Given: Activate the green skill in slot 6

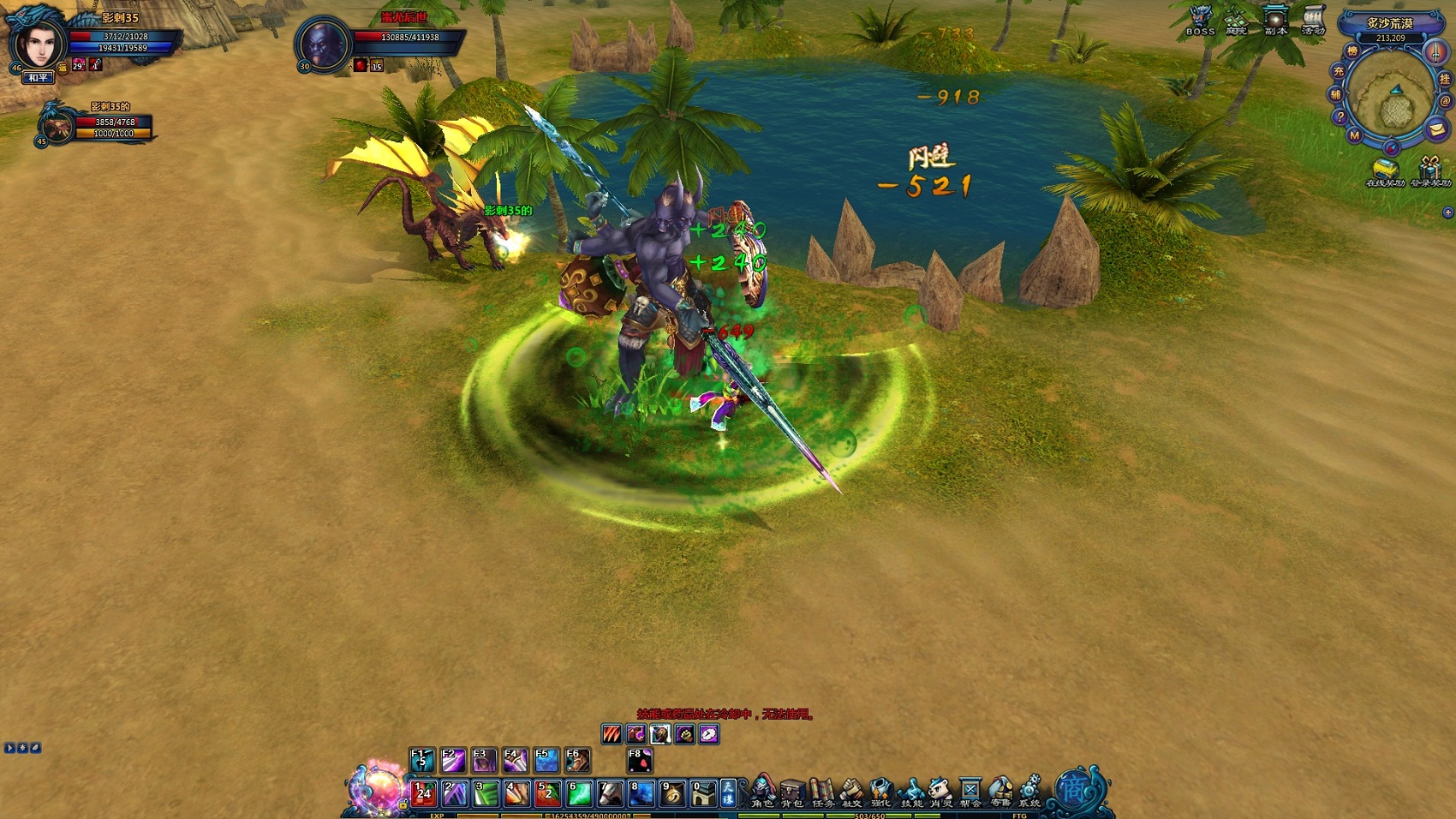Looking at the screenshot, I should pyautogui.click(x=579, y=794).
